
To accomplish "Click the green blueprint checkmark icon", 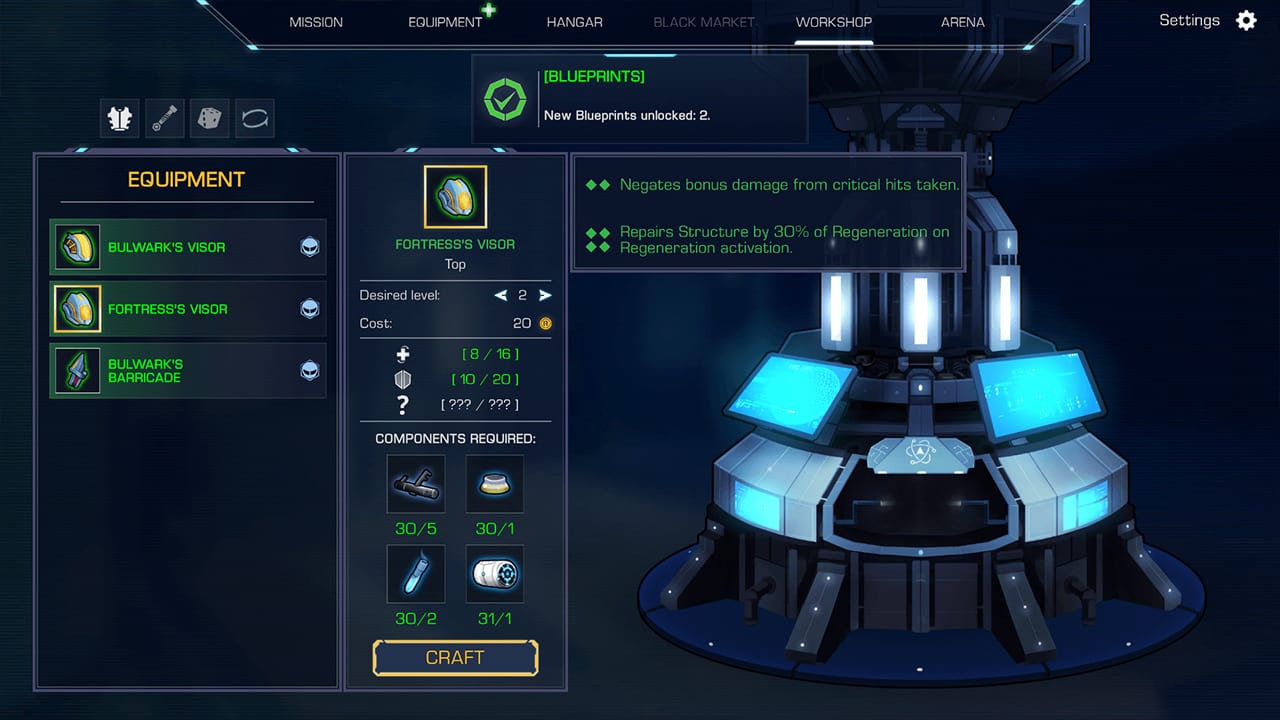I will [506, 99].
